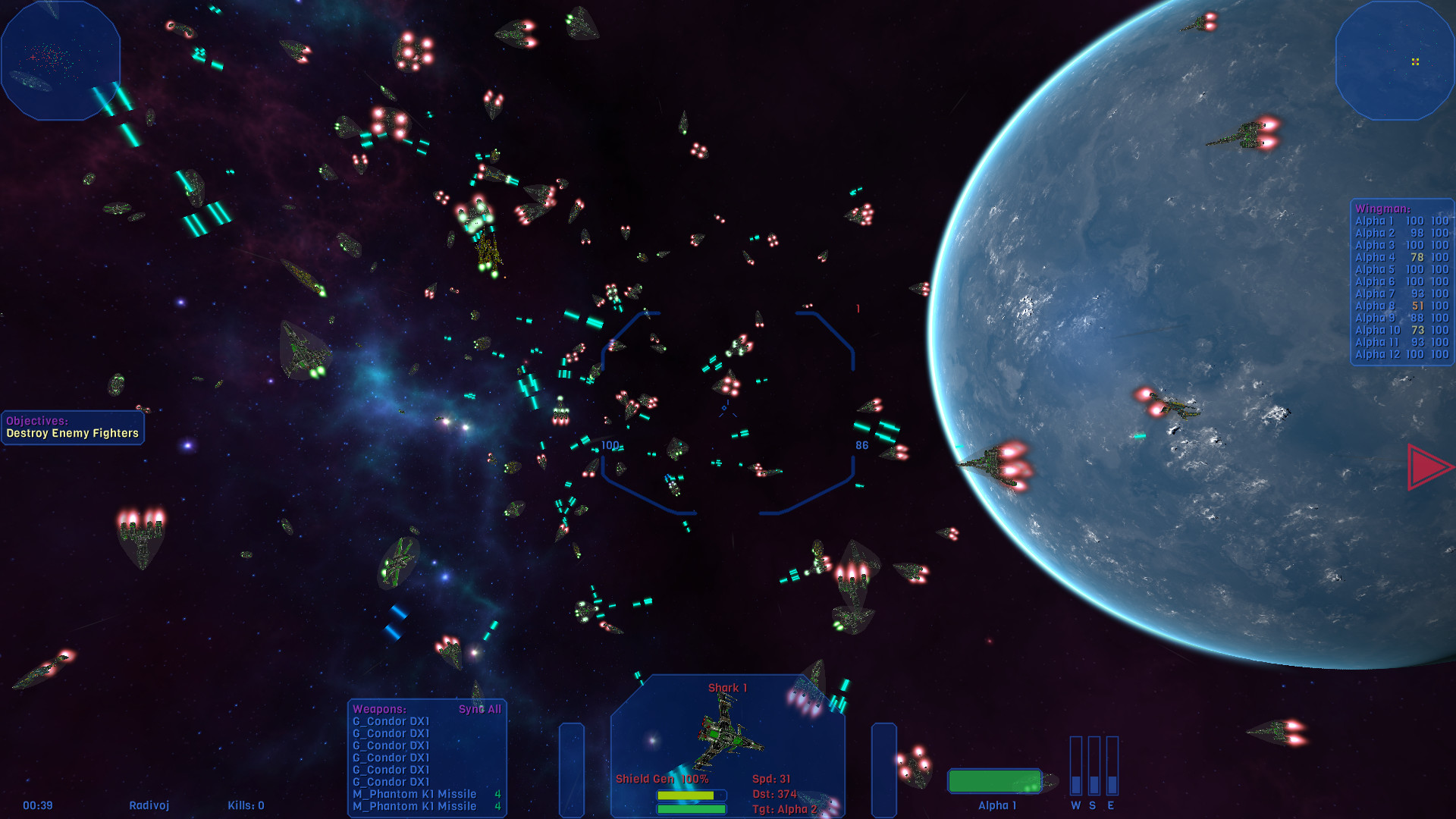1456x819 pixels.
Task: Click the mission timer showing 00:39
Action: 37,805
